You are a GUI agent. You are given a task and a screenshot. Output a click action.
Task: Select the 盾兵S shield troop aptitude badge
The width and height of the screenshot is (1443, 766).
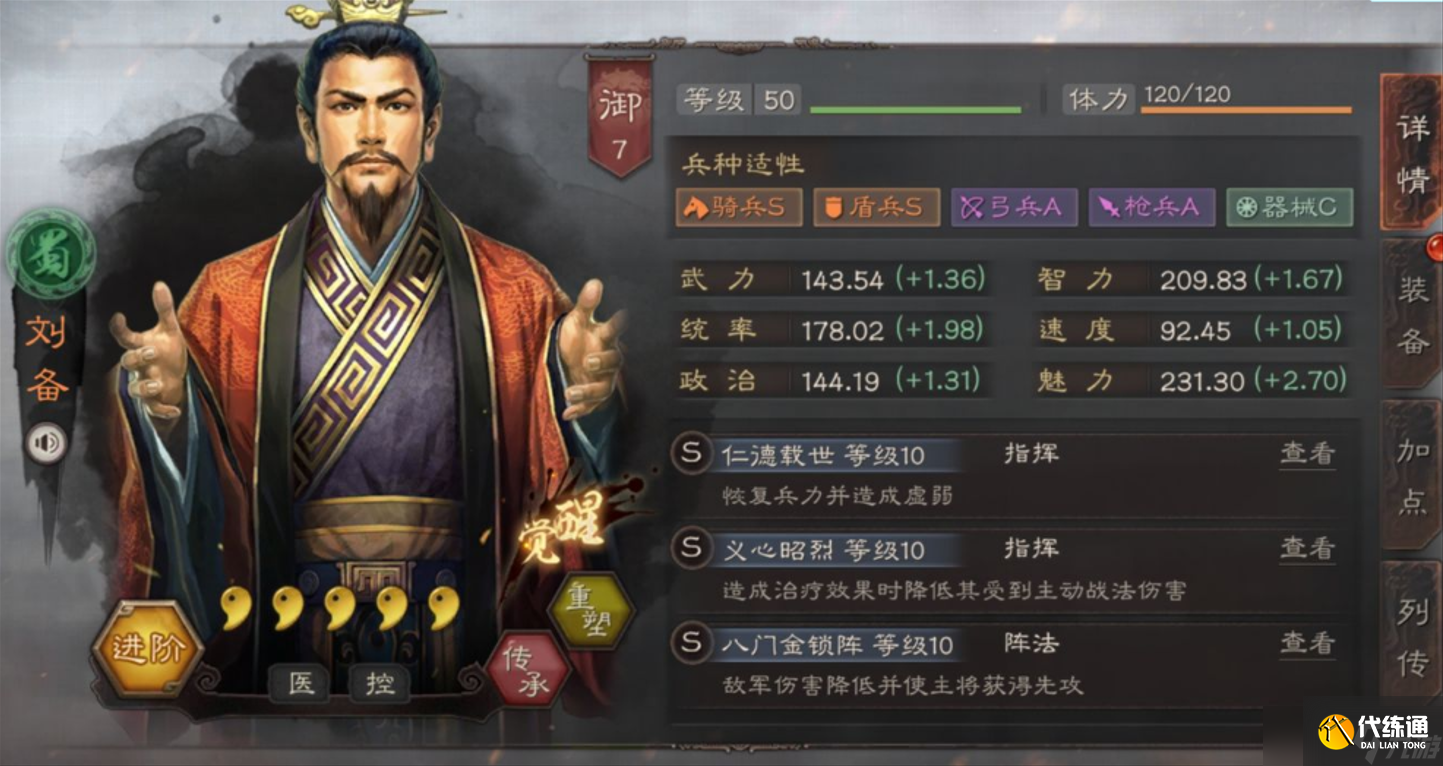pyautogui.click(x=877, y=209)
